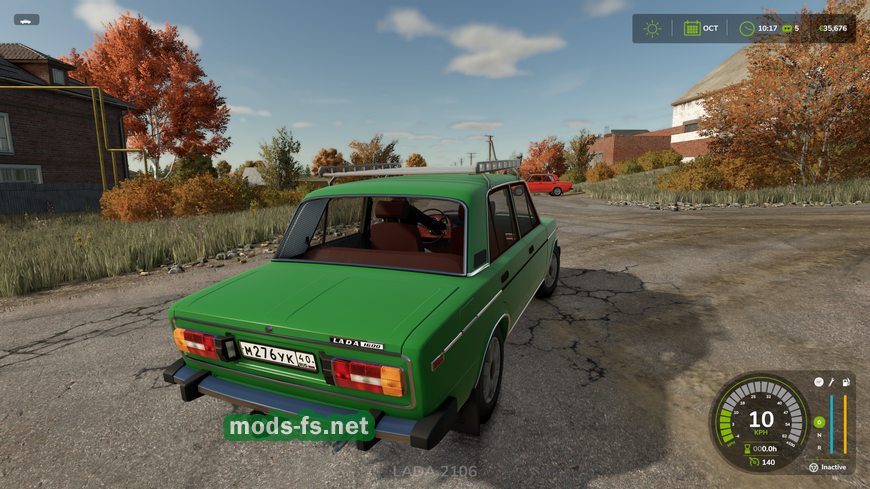Click the fuel pump icon
The image size is (870, 489).
(x=846, y=382)
